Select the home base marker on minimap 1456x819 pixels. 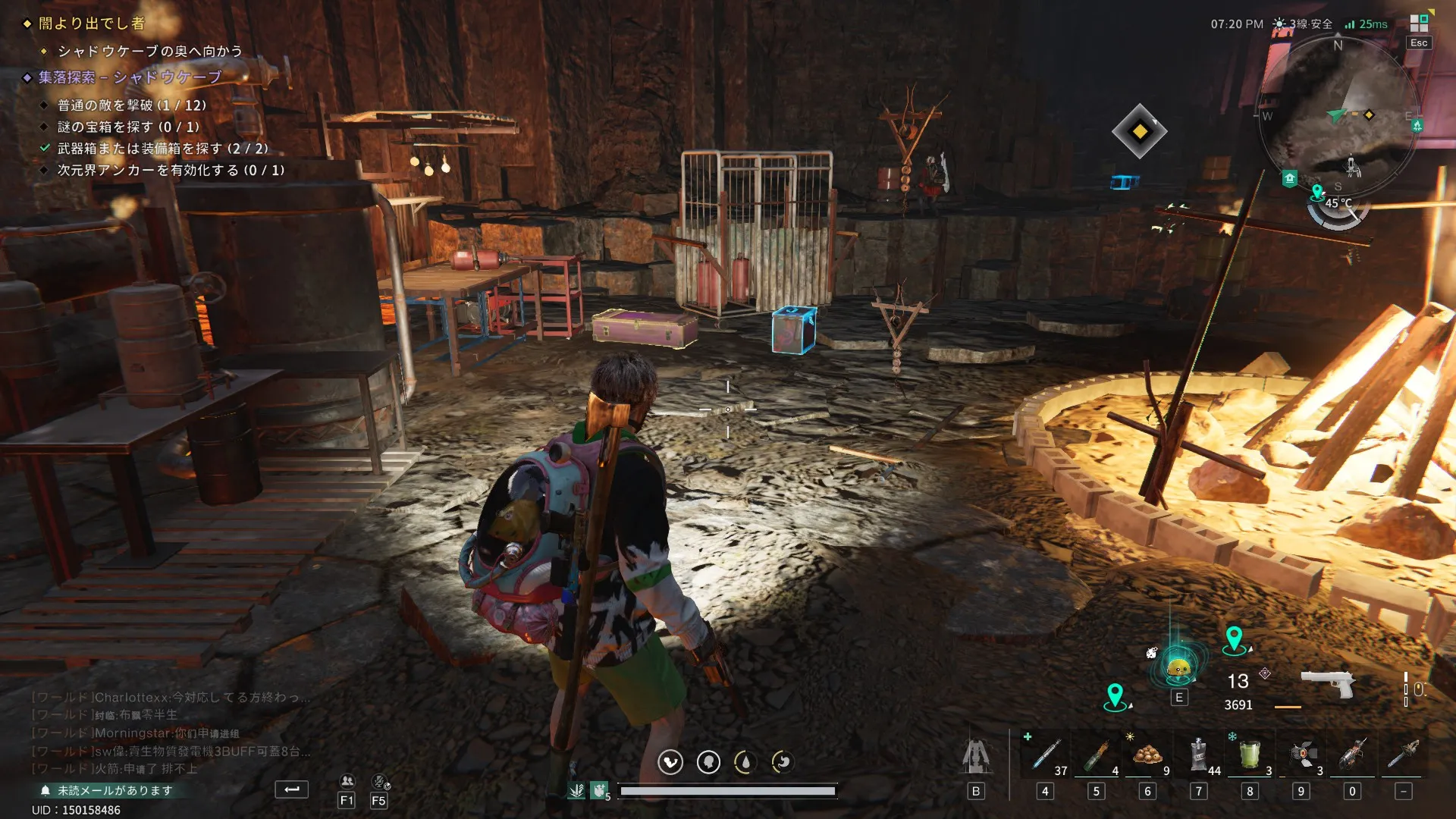pyautogui.click(x=1289, y=179)
